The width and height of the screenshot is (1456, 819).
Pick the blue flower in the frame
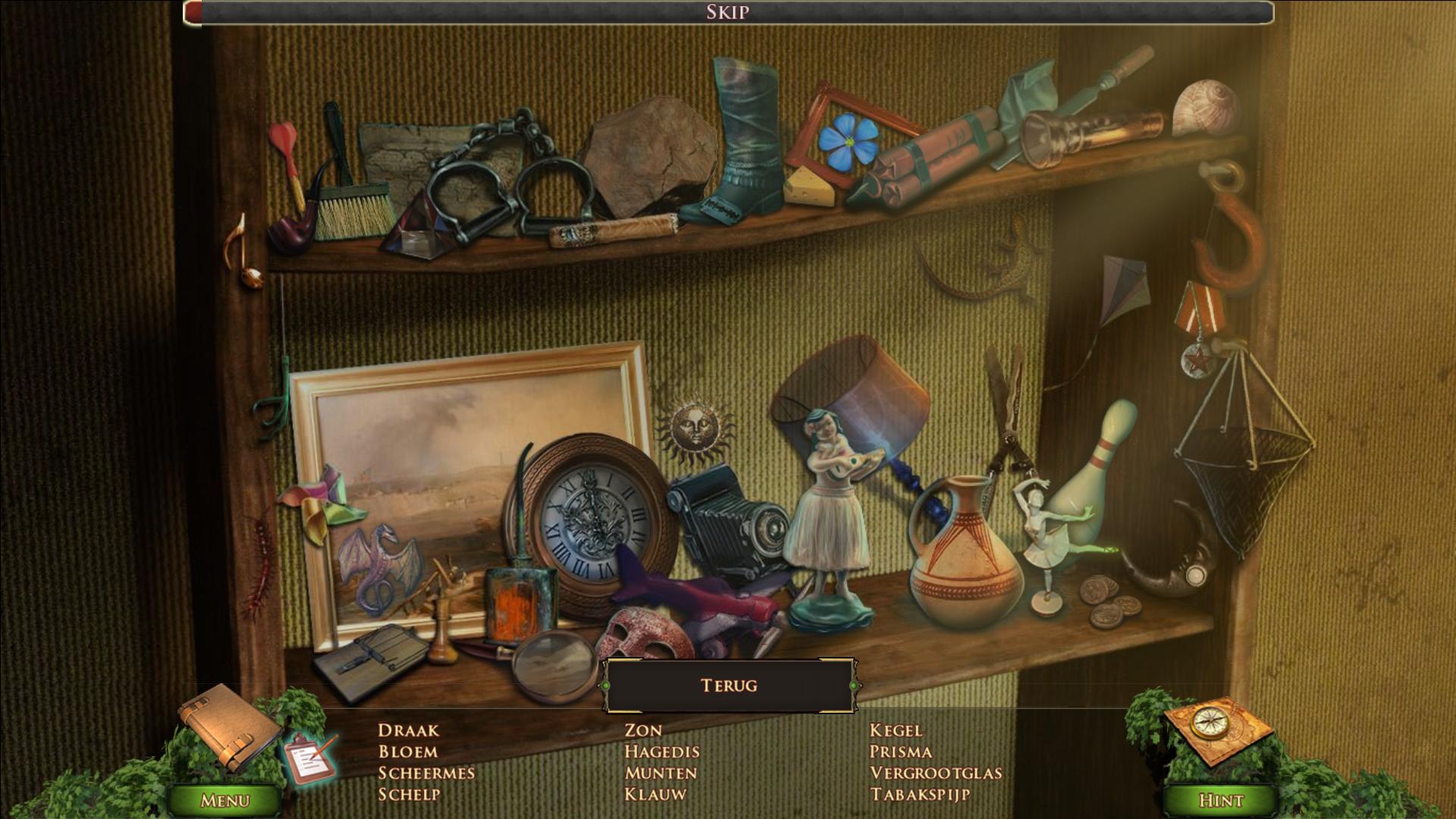846,142
